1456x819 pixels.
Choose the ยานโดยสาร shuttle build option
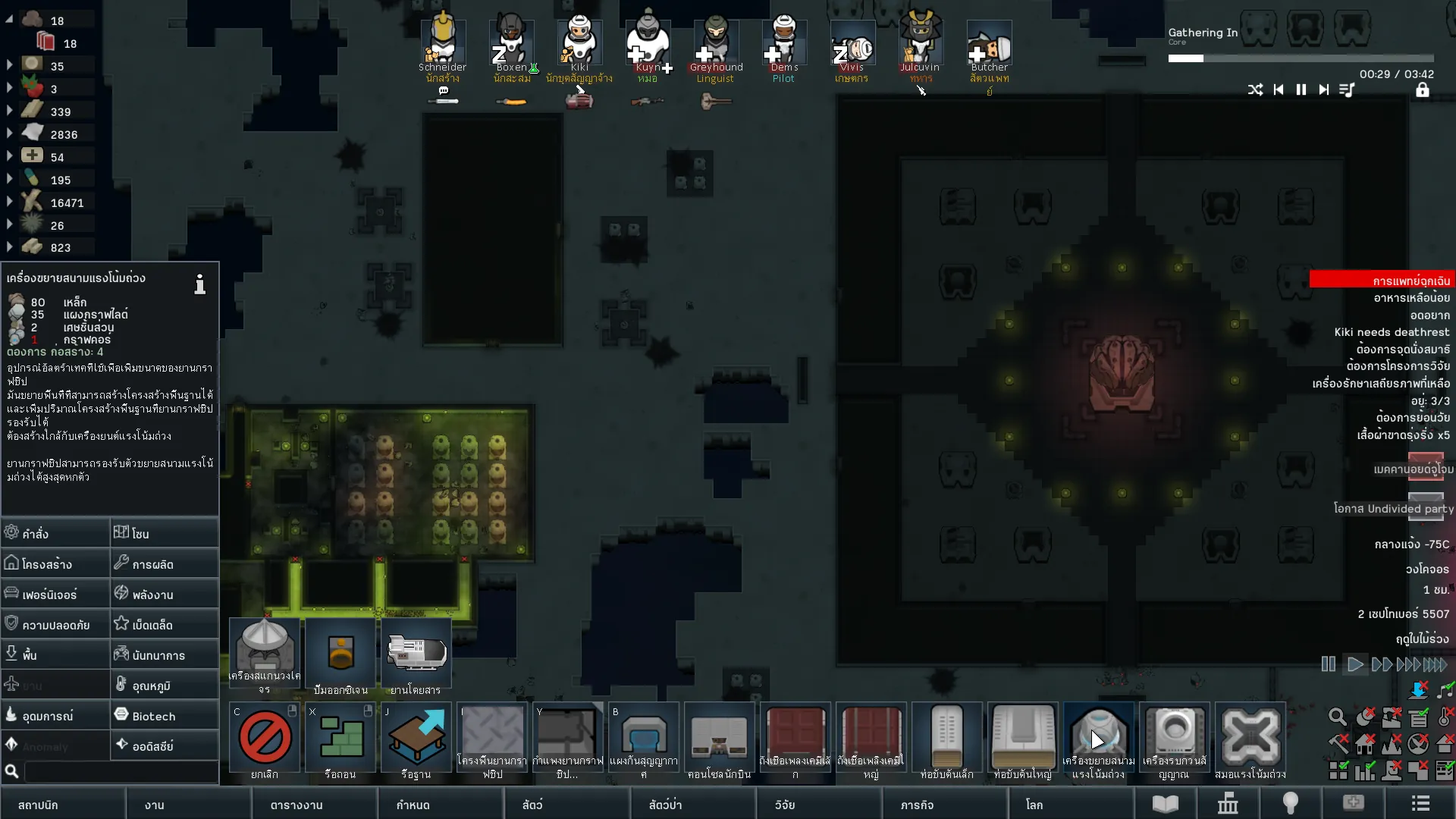tap(416, 655)
